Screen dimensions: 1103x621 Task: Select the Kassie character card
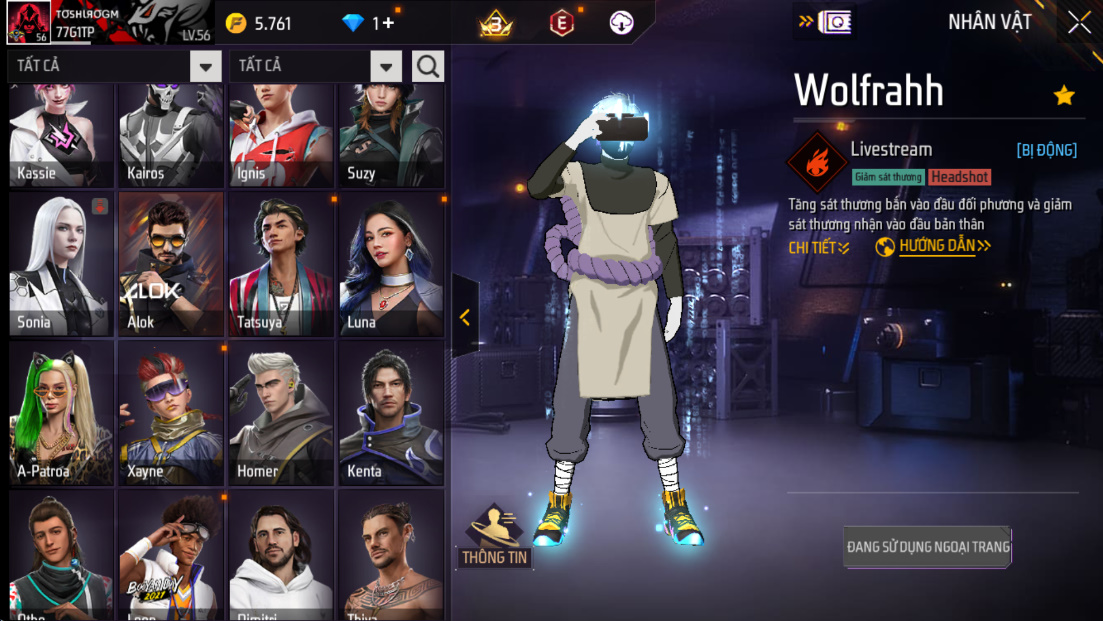coord(61,137)
